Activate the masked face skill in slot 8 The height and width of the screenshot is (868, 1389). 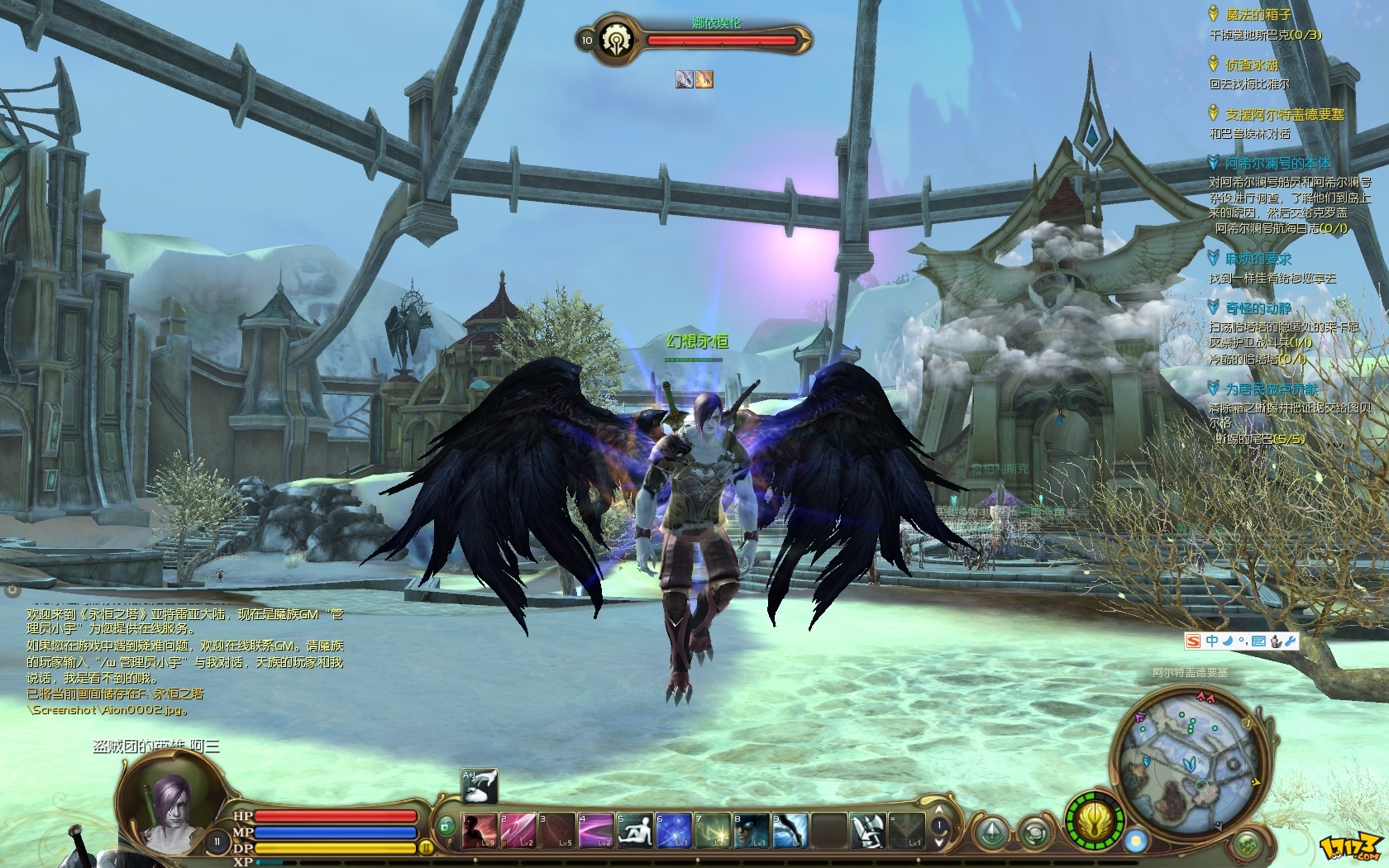tap(752, 830)
